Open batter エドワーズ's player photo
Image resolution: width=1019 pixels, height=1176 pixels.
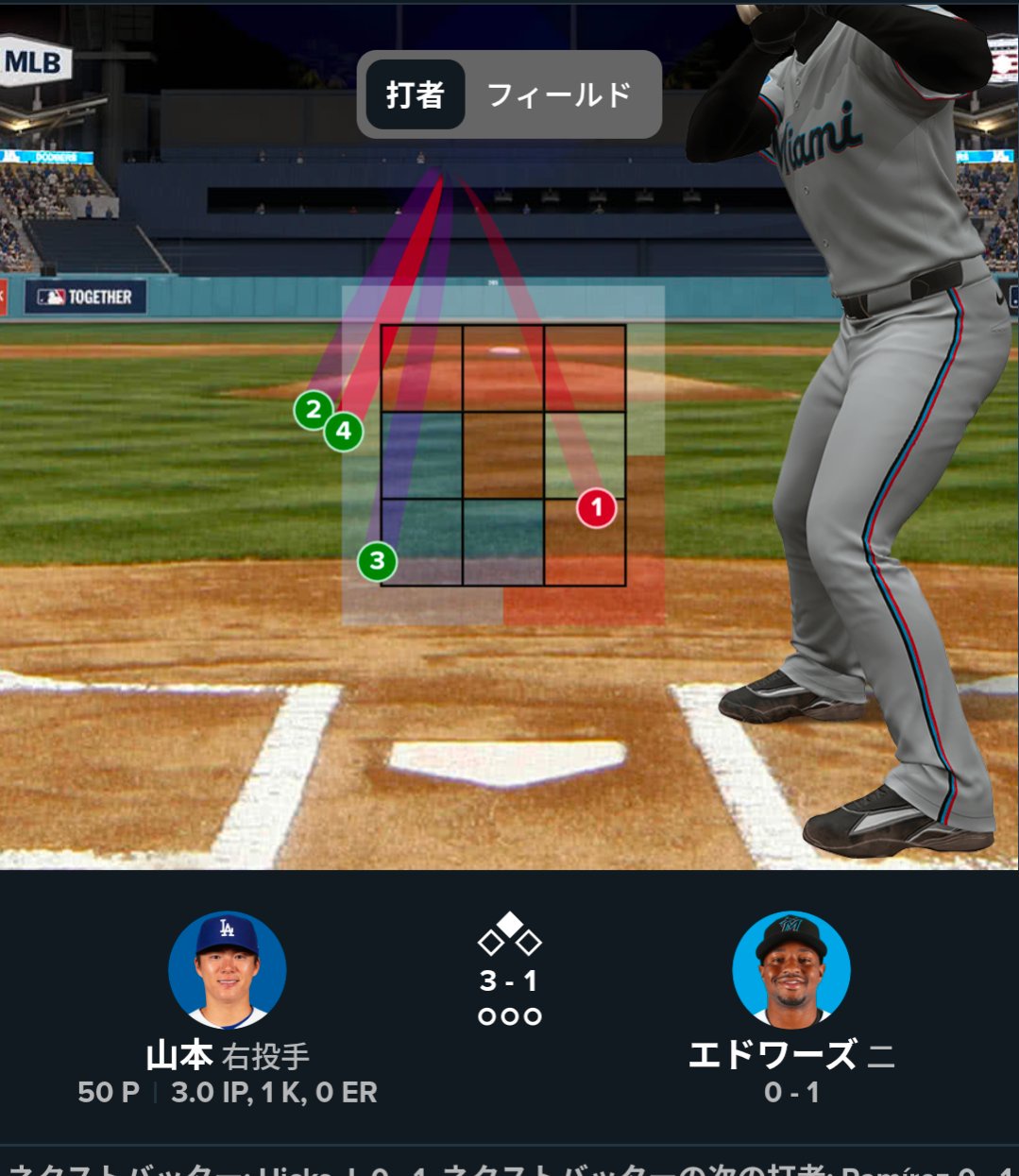791,970
